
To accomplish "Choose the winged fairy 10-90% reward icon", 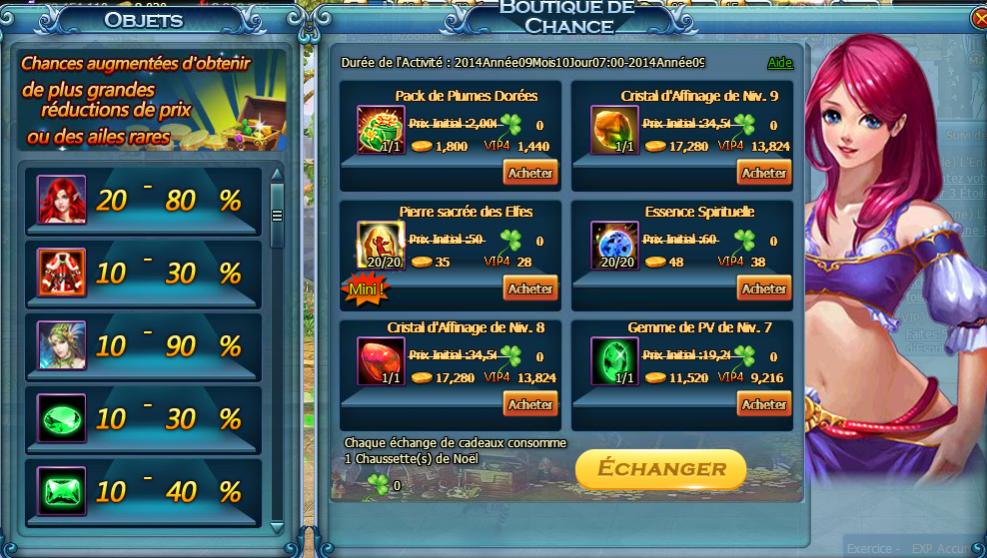I will click(x=61, y=346).
